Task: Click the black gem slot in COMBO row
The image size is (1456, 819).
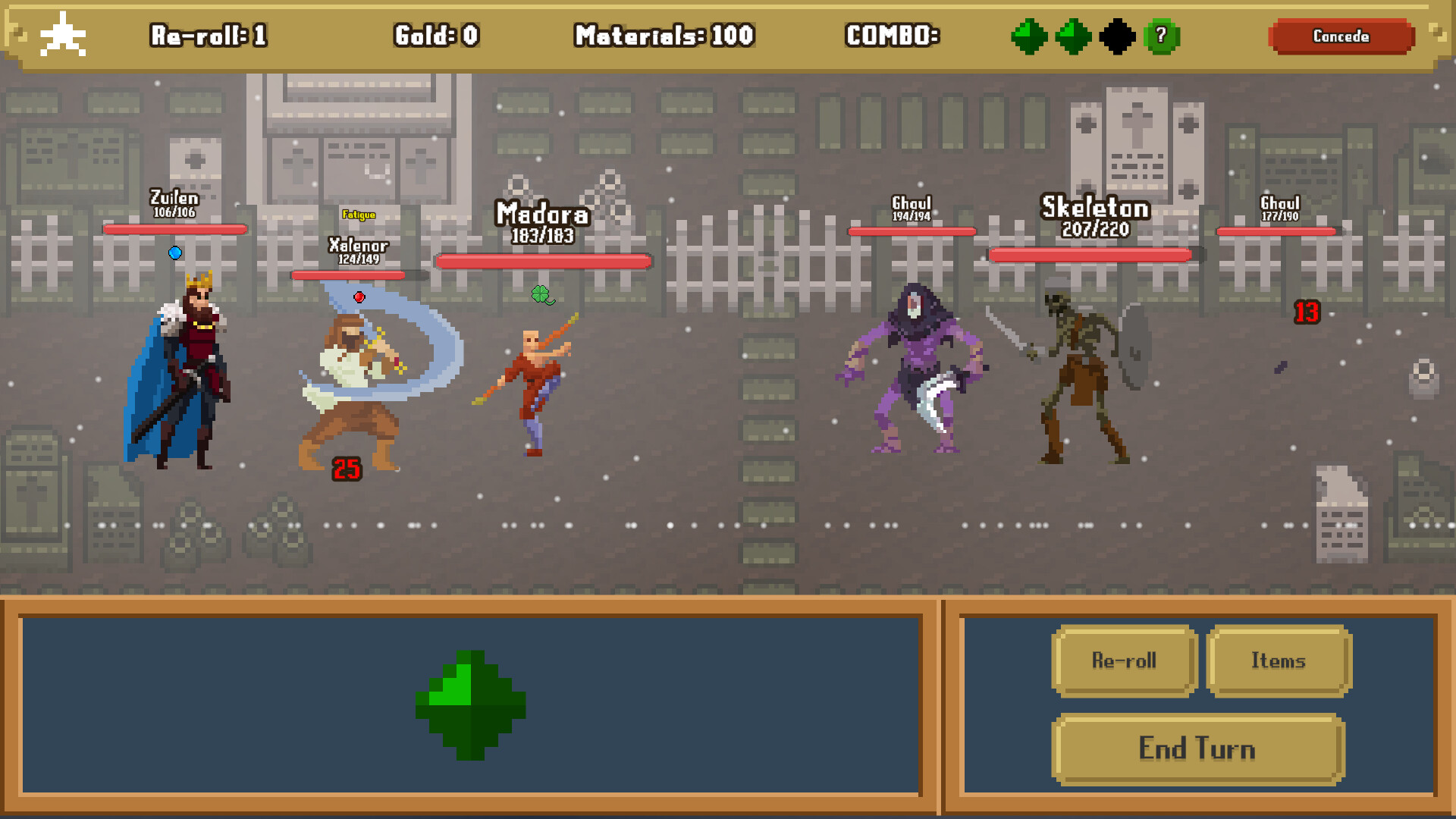Action: pos(1116,36)
